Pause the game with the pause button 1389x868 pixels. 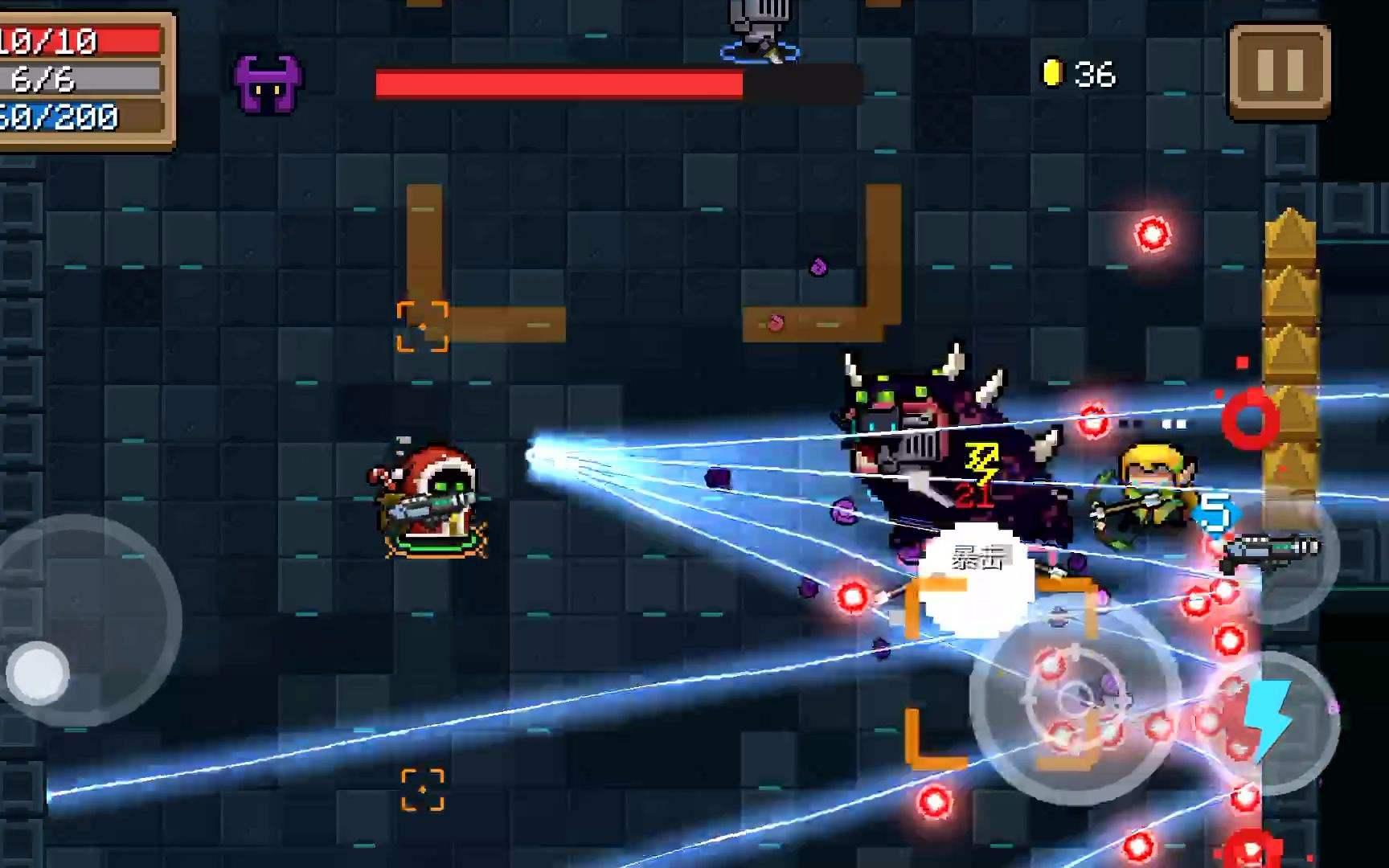click(1279, 71)
